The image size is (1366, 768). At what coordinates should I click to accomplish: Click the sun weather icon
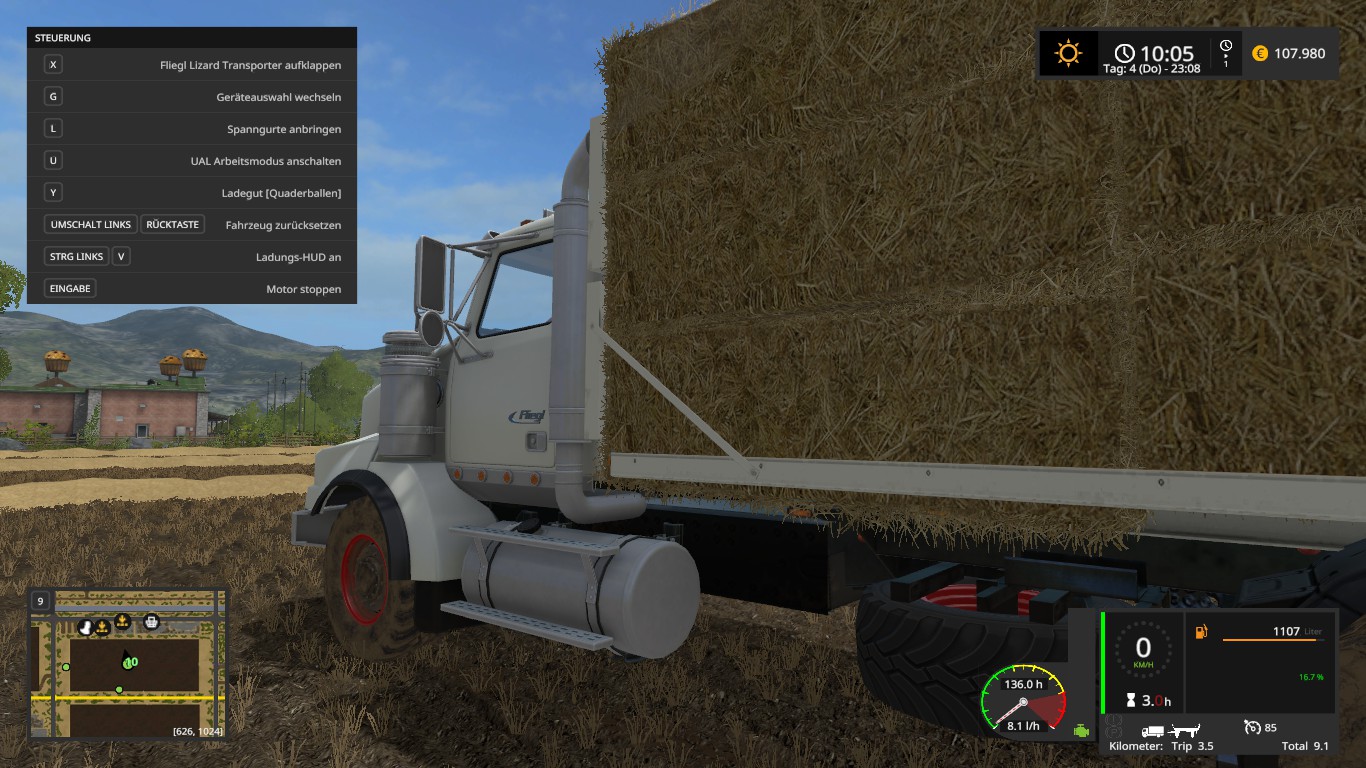click(x=1068, y=53)
